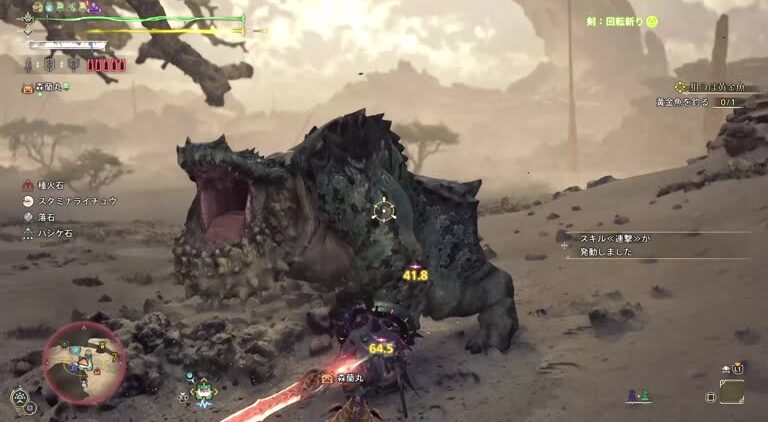Image resolution: width=768 pixels, height=422 pixels.
Task: Select the Palico 森蘭丸 status entry
Action: click(x=47, y=88)
